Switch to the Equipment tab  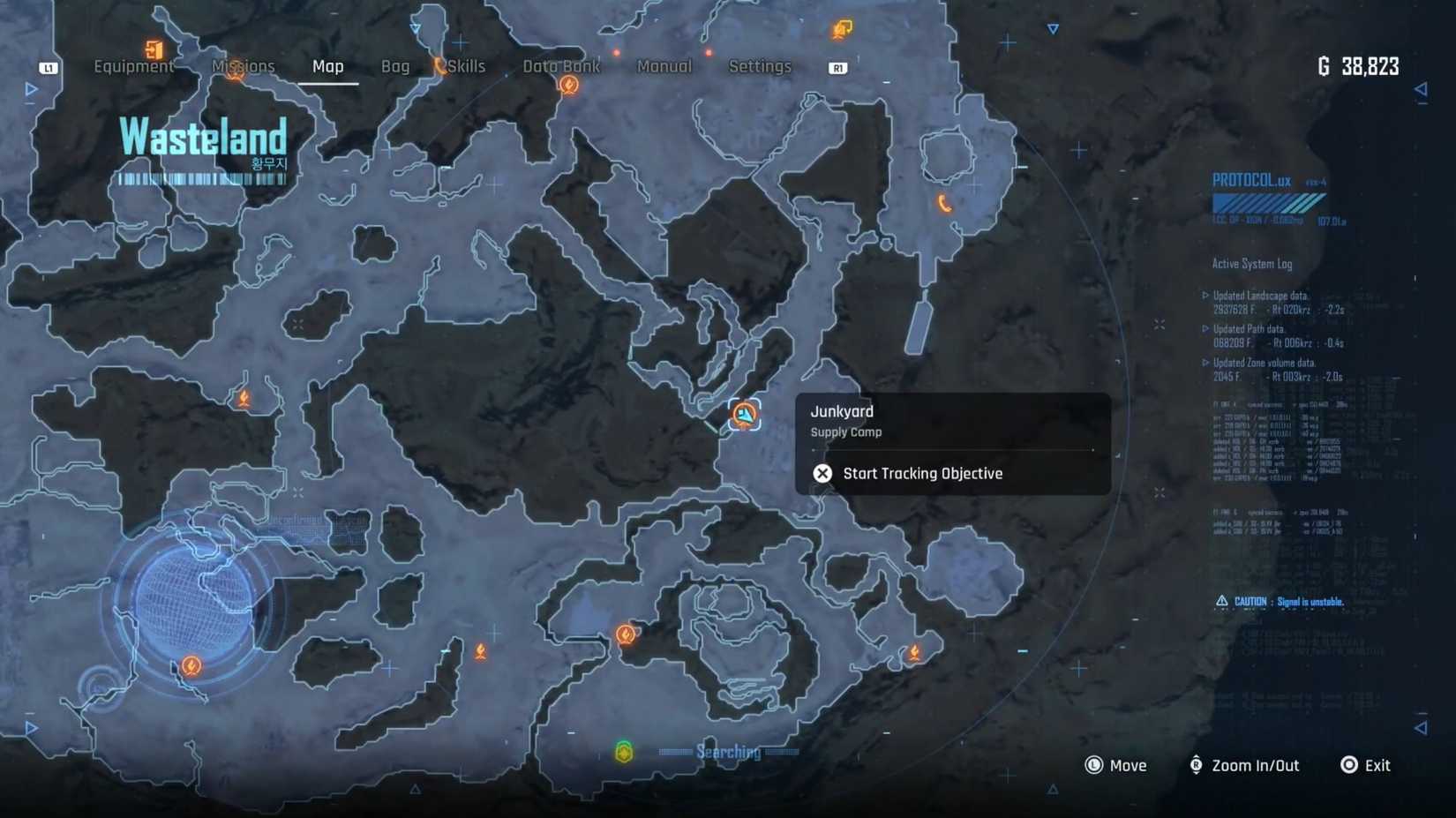(133, 66)
